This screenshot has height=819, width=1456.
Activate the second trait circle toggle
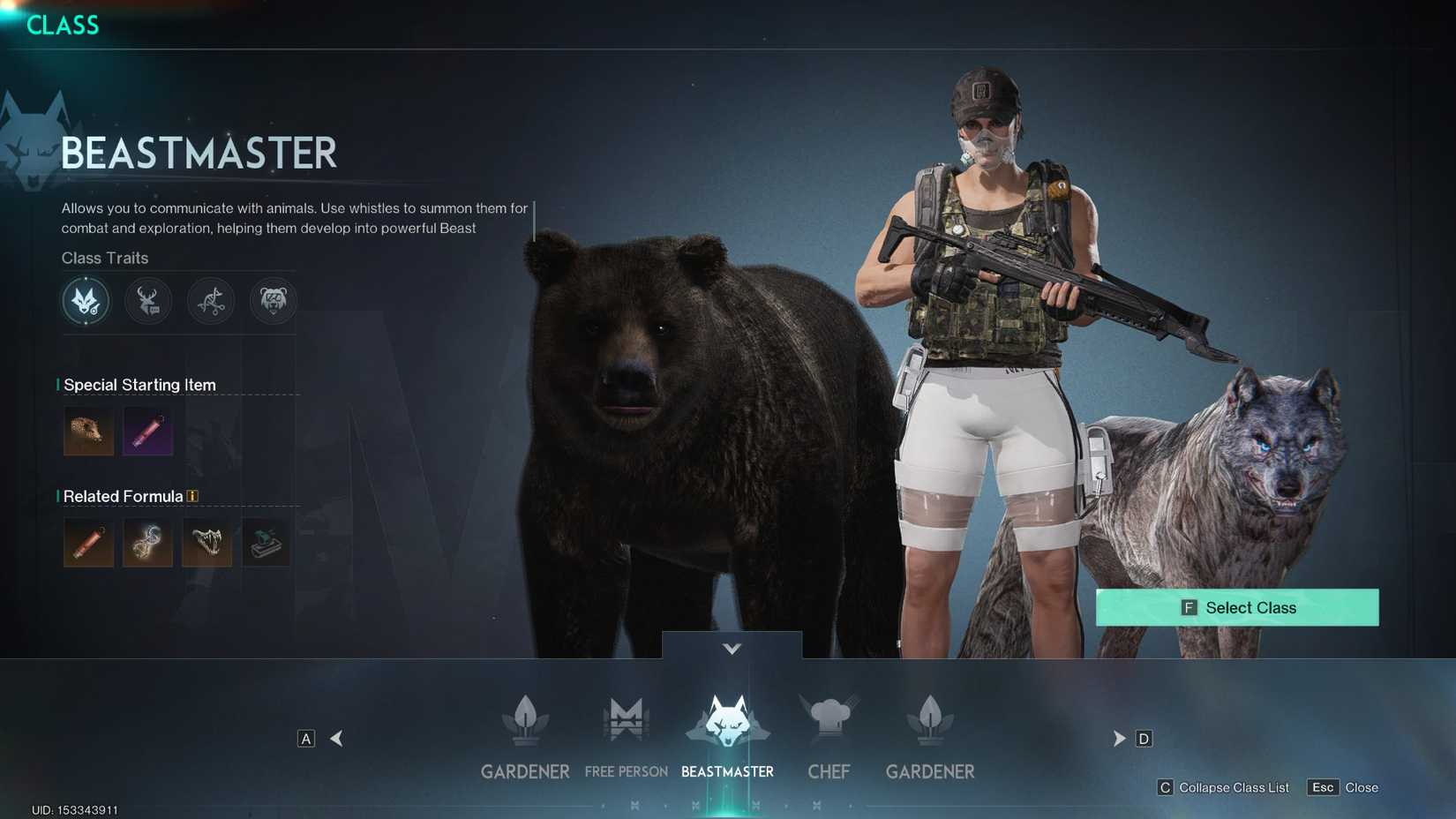(x=148, y=300)
